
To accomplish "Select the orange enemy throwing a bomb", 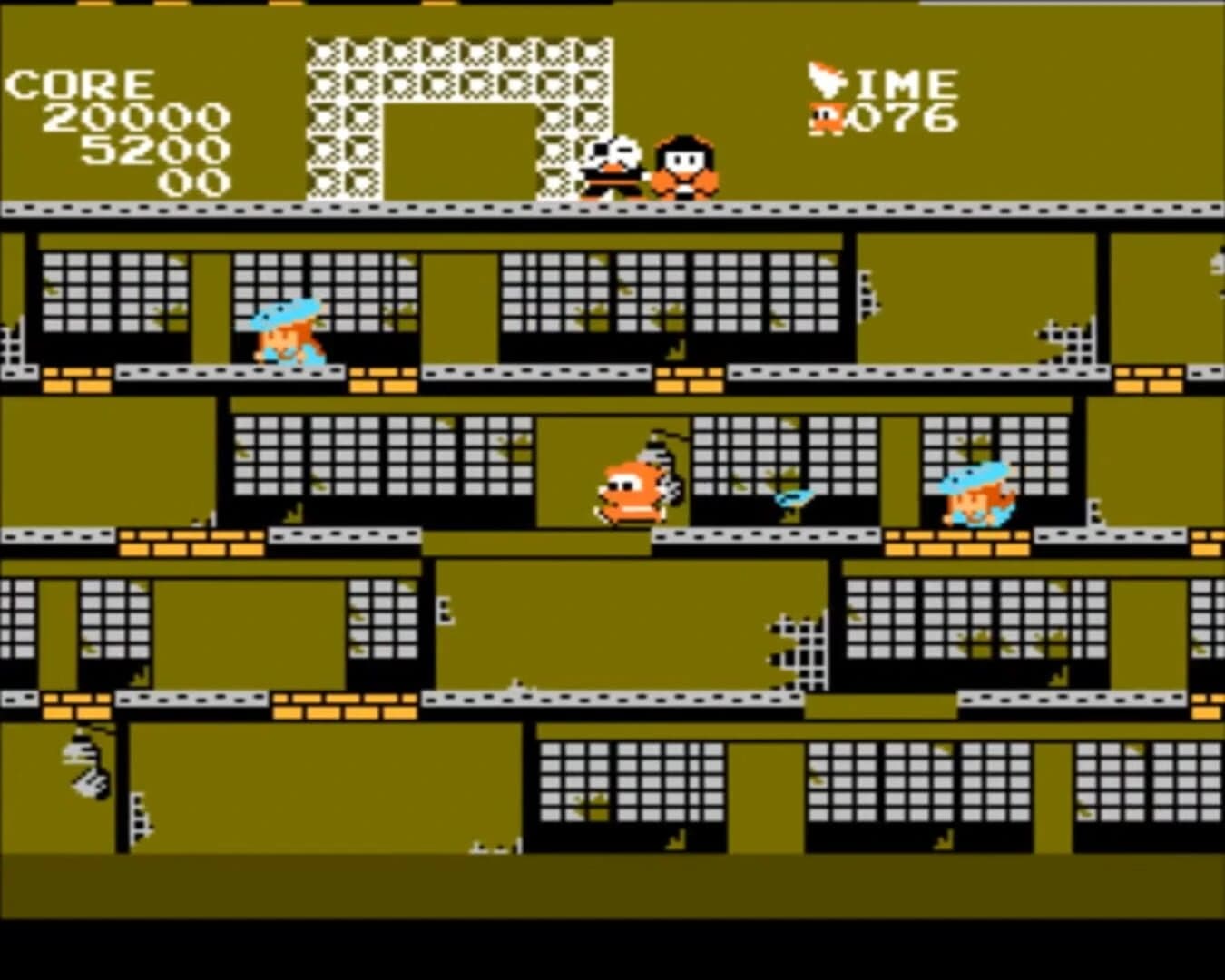I will 632,485.
